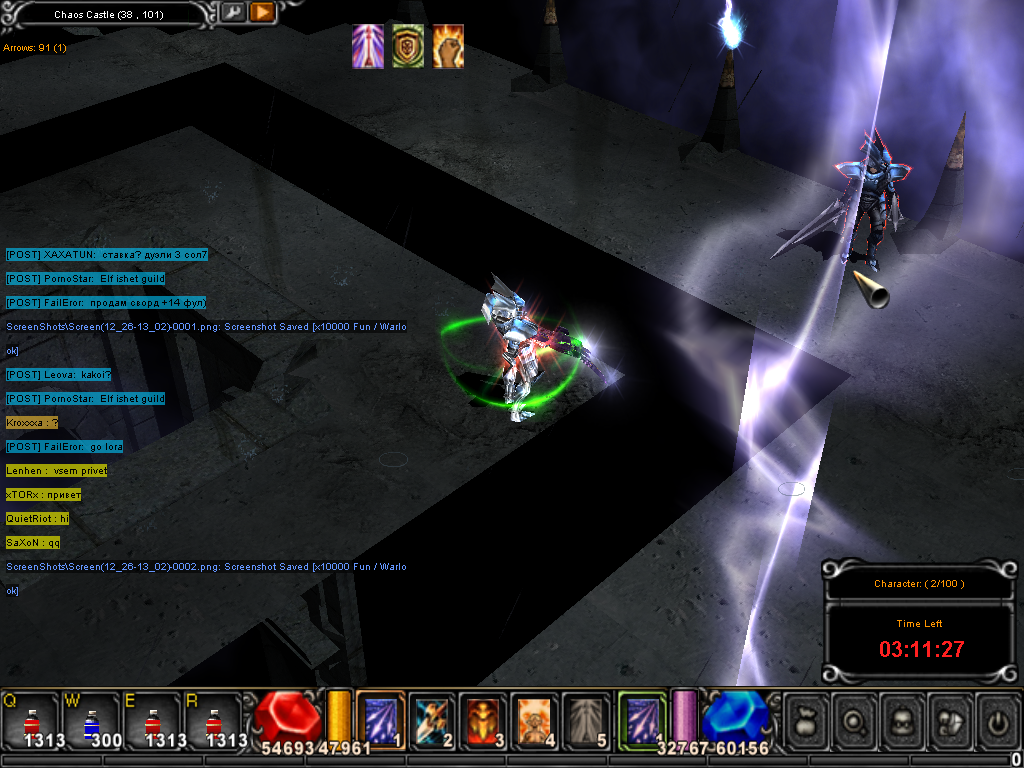Image resolution: width=1024 pixels, height=768 pixels.
Task: Activate skill slot 5 gray skill
Action: tap(587, 720)
